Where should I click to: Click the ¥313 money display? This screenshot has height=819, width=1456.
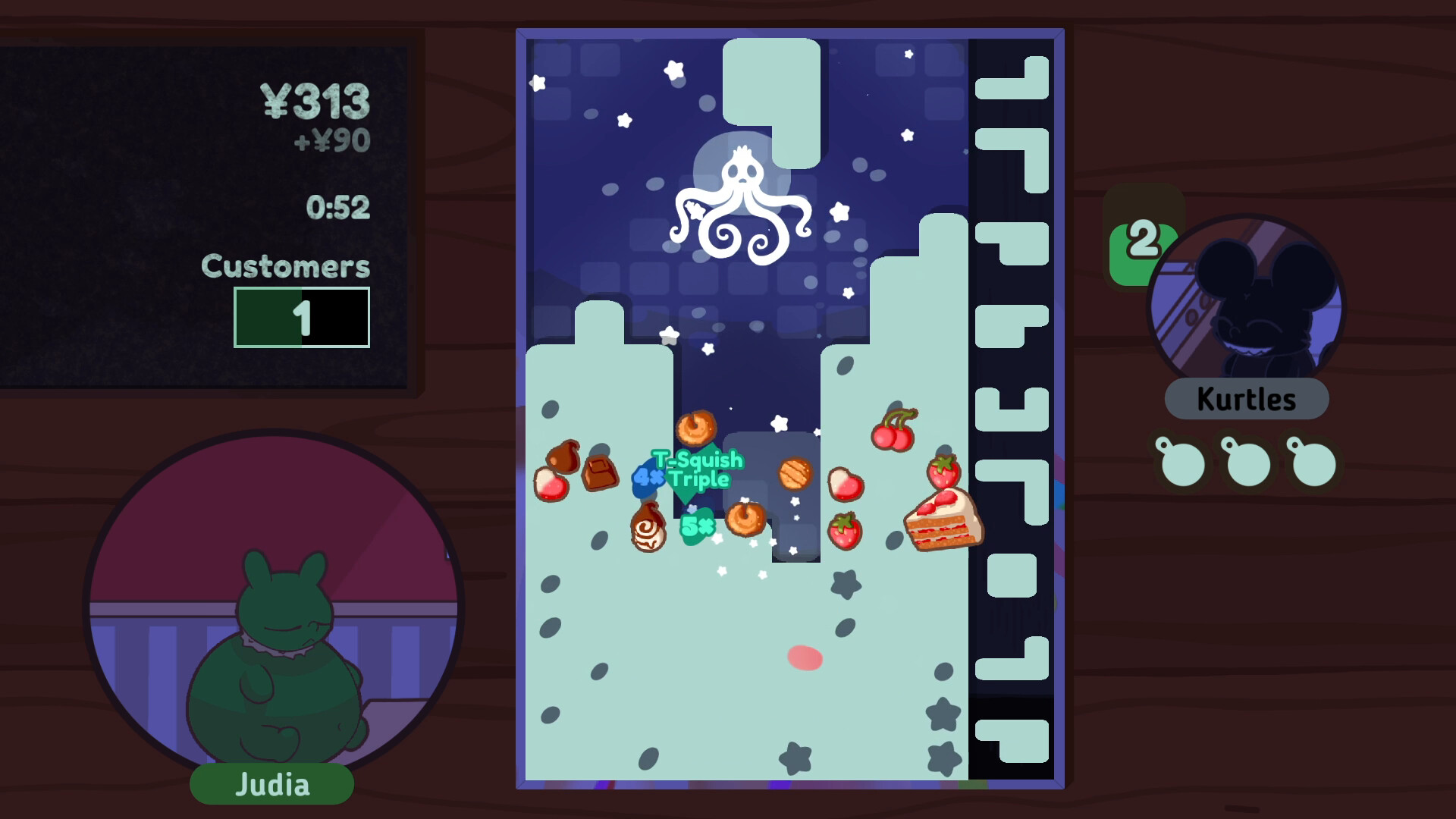318,99
